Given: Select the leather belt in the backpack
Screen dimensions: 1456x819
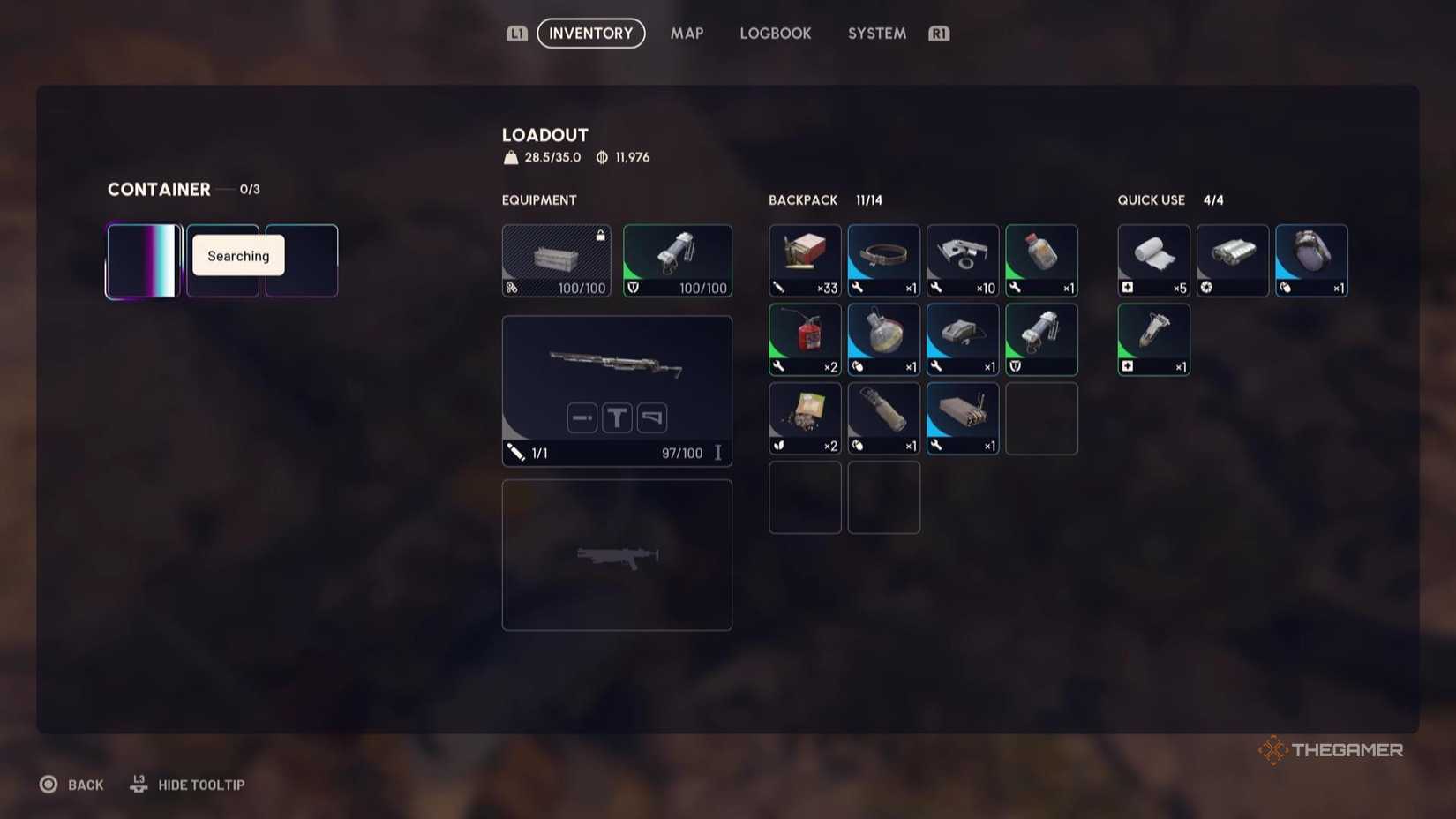Looking at the screenshot, I should (x=883, y=259).
